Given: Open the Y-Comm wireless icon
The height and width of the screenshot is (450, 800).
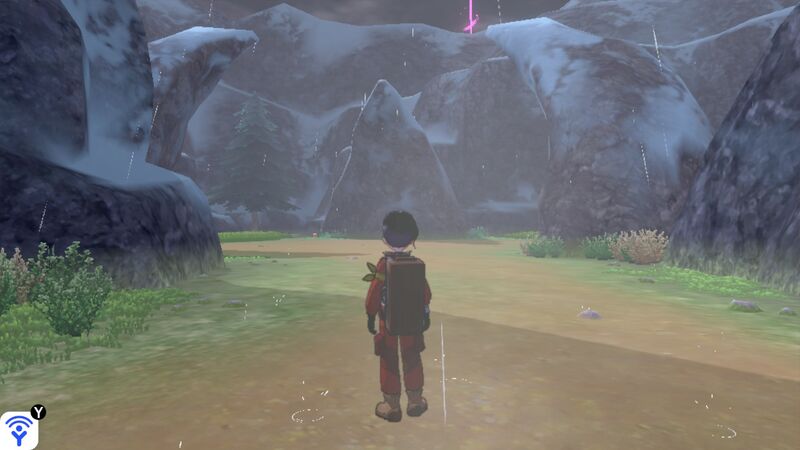Looking at the screenshot, I should point(19,430).
